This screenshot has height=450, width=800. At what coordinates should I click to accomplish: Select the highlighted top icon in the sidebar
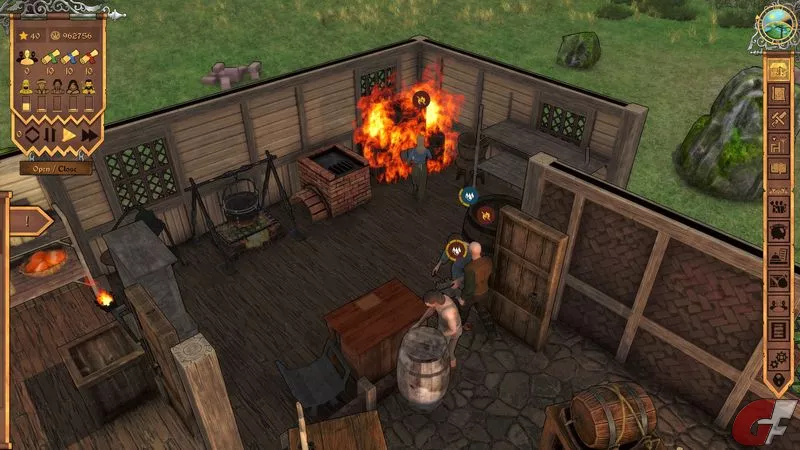pyautogui.click(x=778, y=71)
